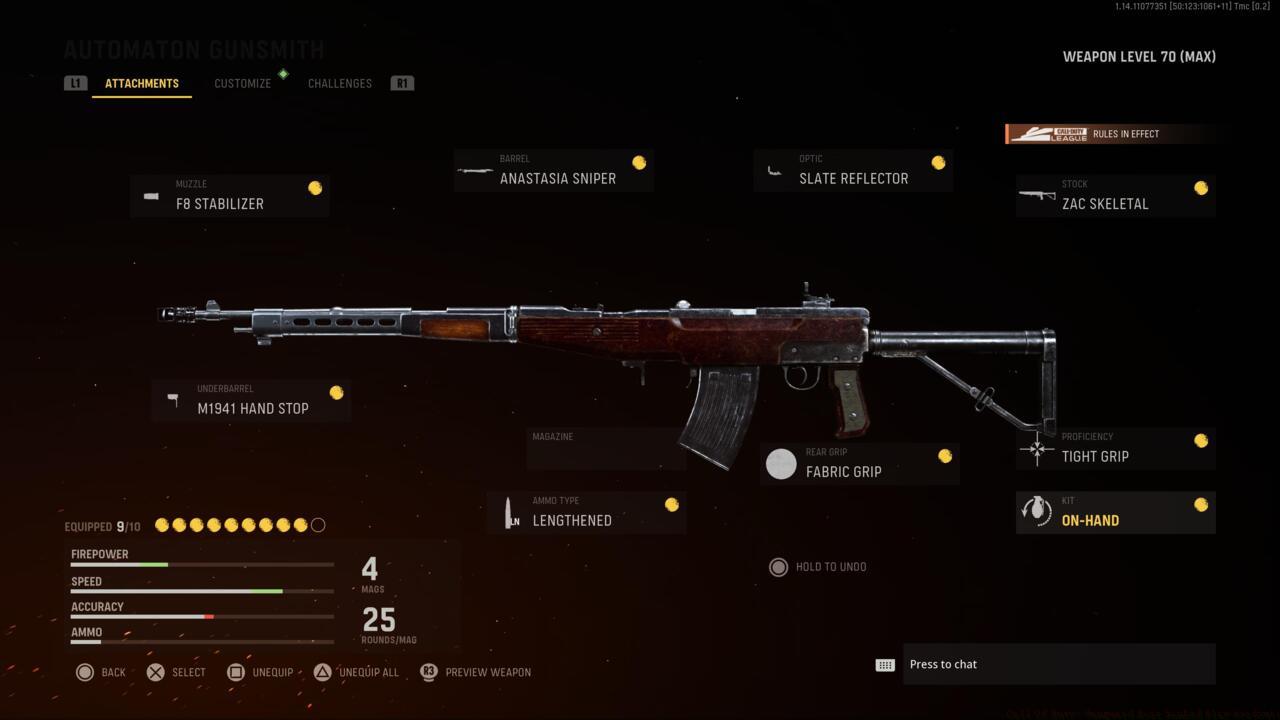Open the empty Magazine attachment slot
The width and height of the screenshot is (1280, 720).
point(606,449)
